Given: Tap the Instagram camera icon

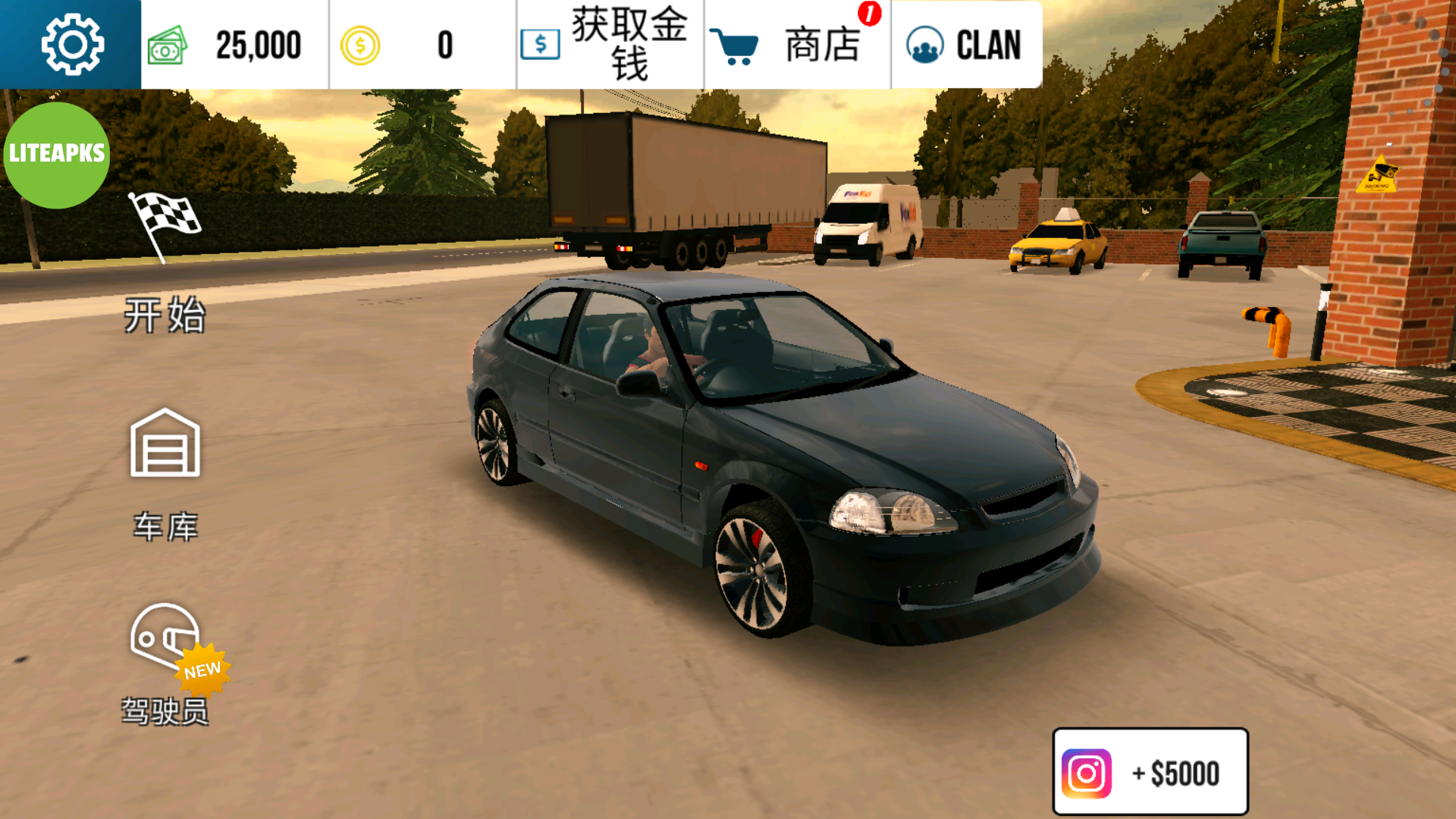Looking at the screenshot, I should point(1086,772).
